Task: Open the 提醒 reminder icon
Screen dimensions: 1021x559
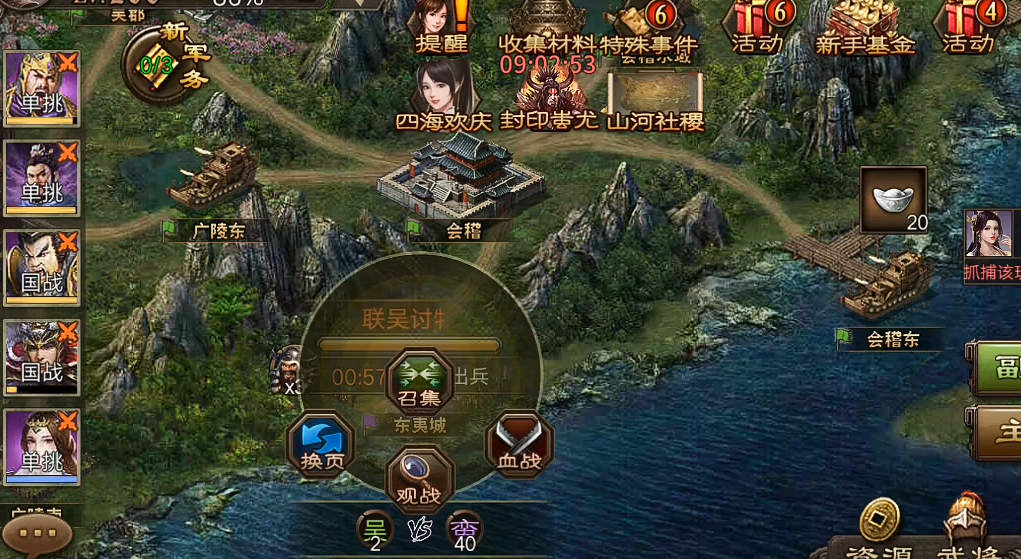Action: (x=441, y=26)
